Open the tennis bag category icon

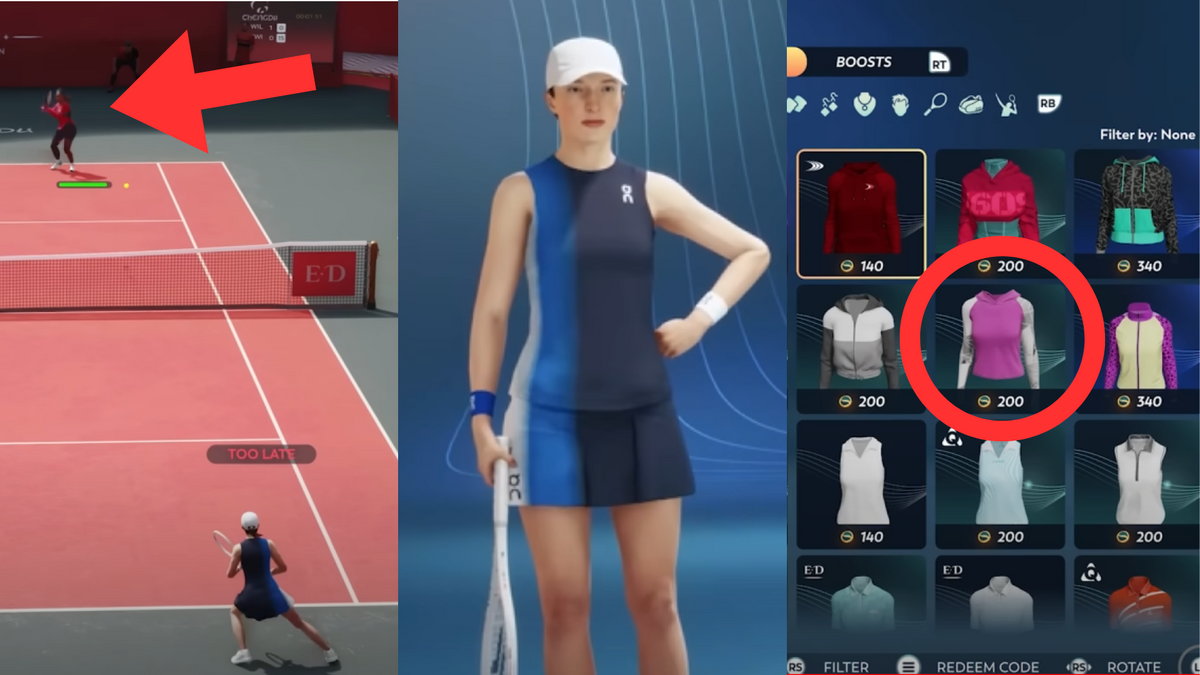[x=971, y=103]
